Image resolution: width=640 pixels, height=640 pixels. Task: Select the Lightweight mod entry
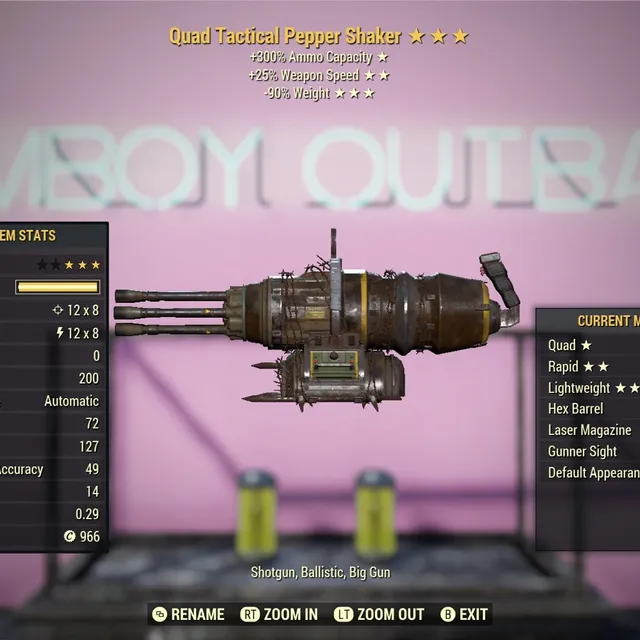click(x=592, y=388)
